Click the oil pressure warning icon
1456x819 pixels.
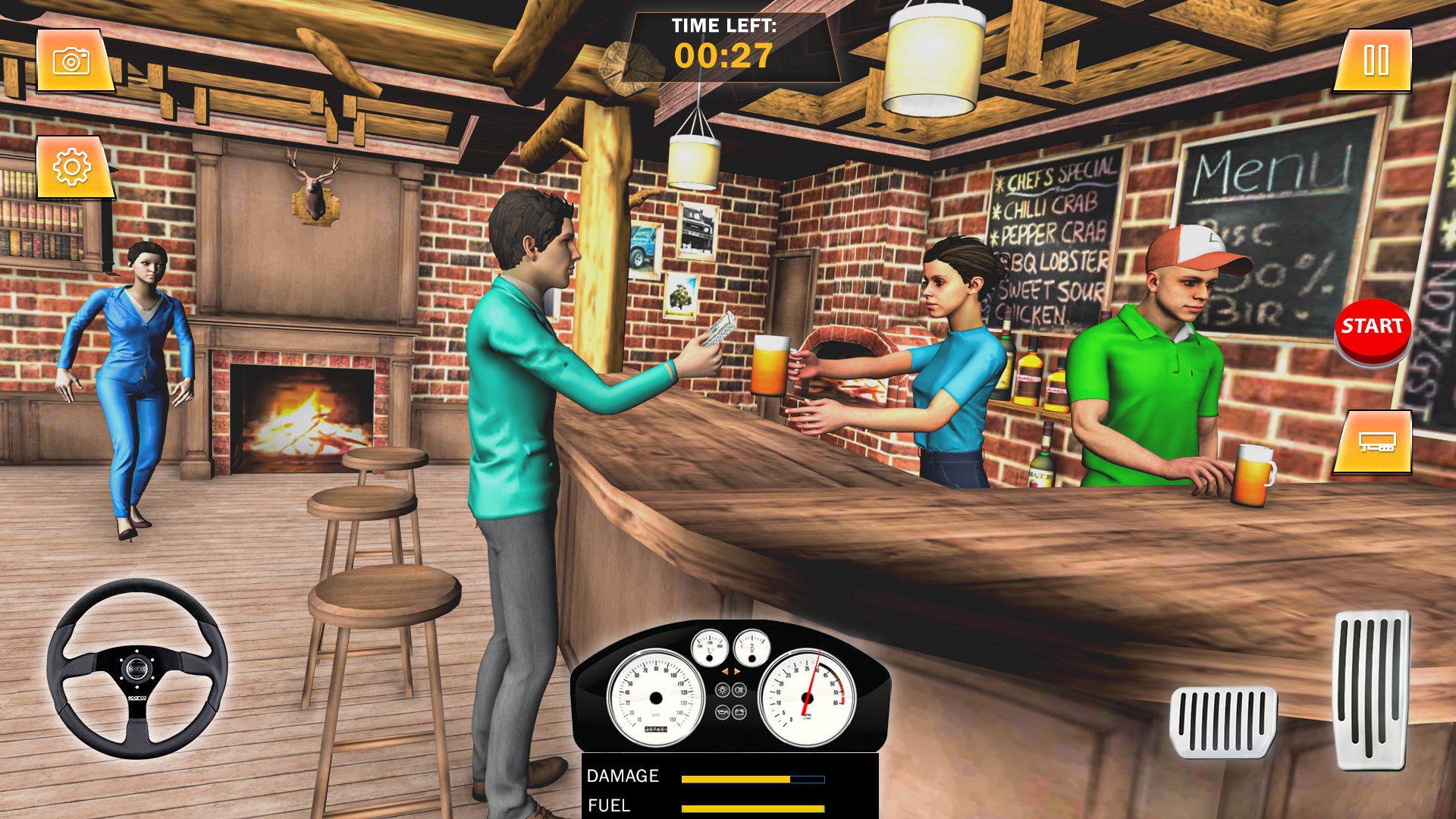[722, 712]
